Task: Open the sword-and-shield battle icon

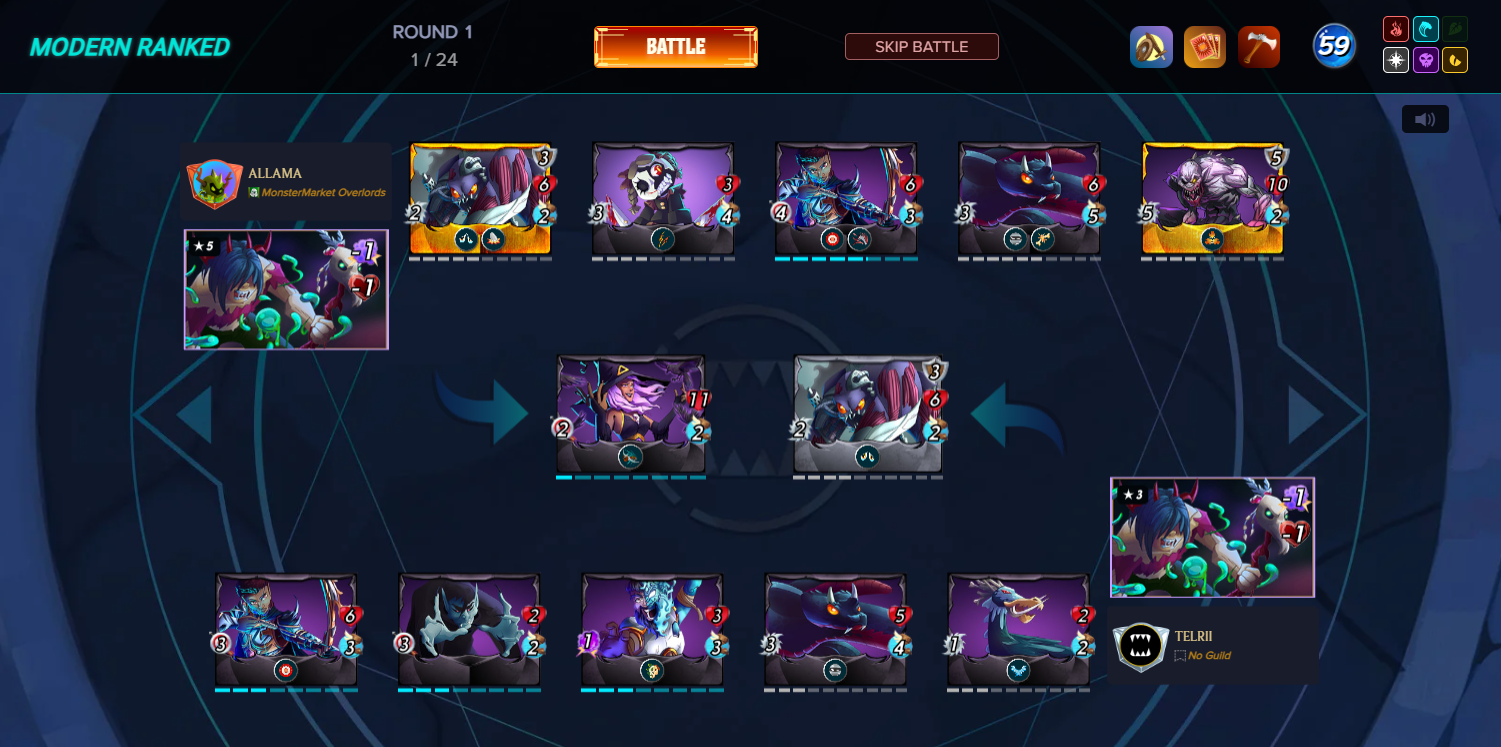Action: click(x=1151, y=46)
